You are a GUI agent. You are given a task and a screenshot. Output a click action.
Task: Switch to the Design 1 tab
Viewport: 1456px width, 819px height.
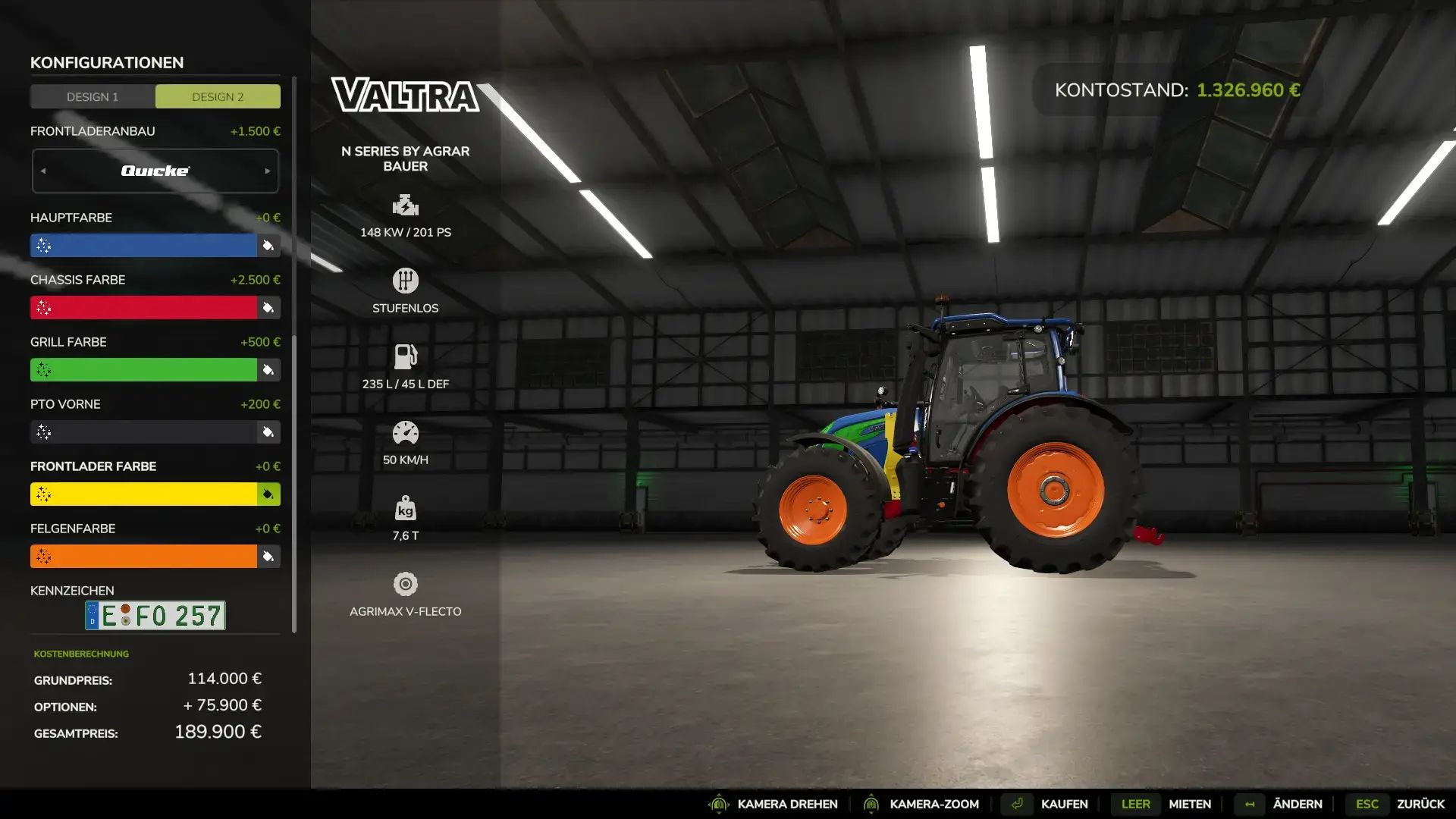pos(92,96)
